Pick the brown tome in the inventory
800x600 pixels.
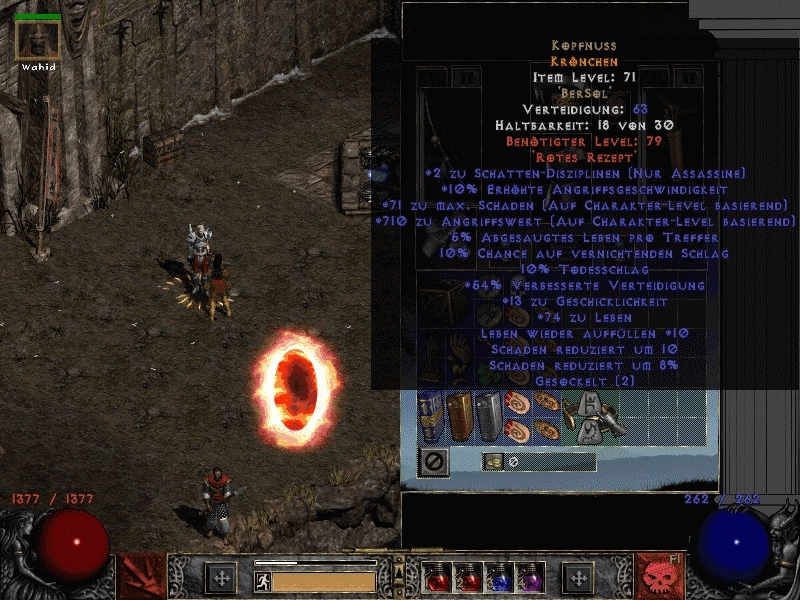(x=458, y=416)
